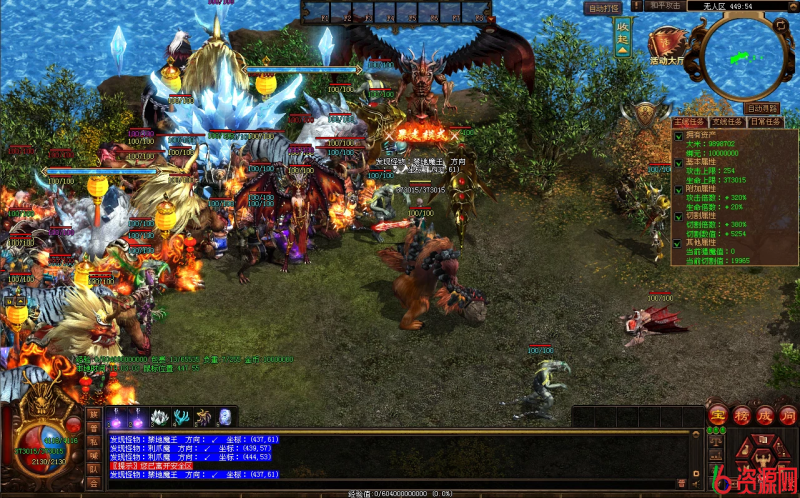Open the red 成 orb button

click(764, 414)
